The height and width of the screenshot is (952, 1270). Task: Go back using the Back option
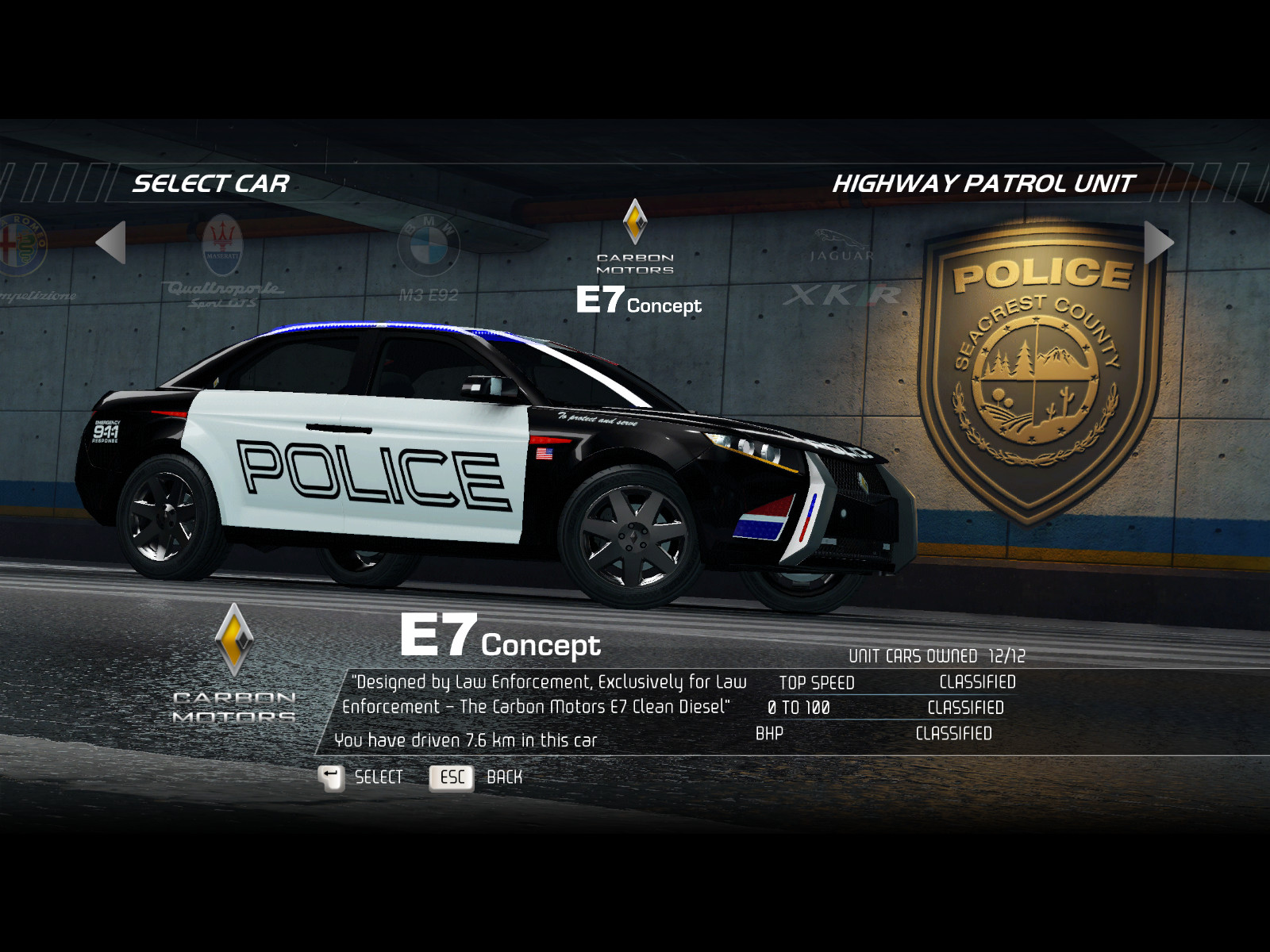click(x=475, y=777)
